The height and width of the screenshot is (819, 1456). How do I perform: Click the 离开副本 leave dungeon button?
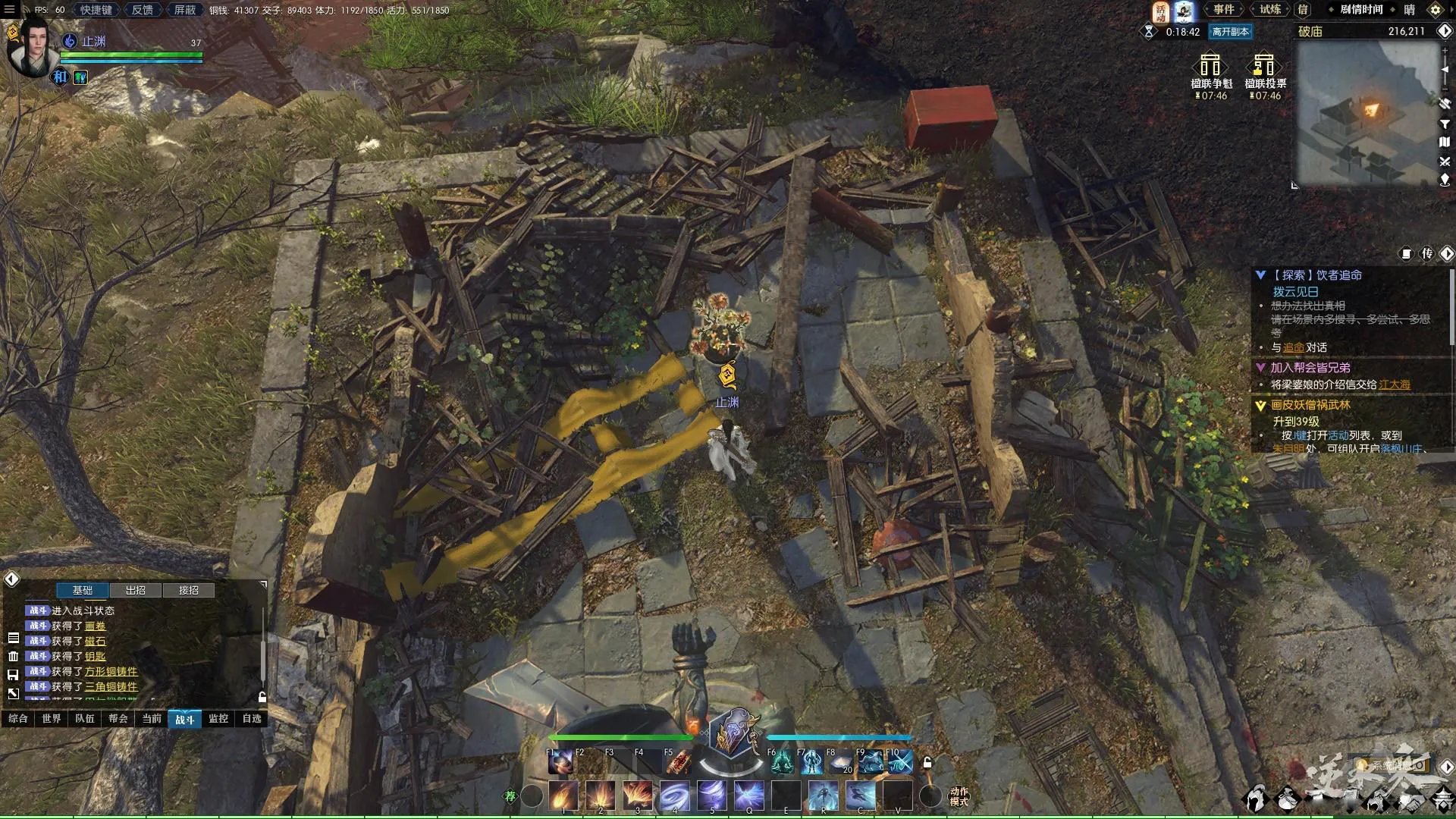pos(1230,32)
